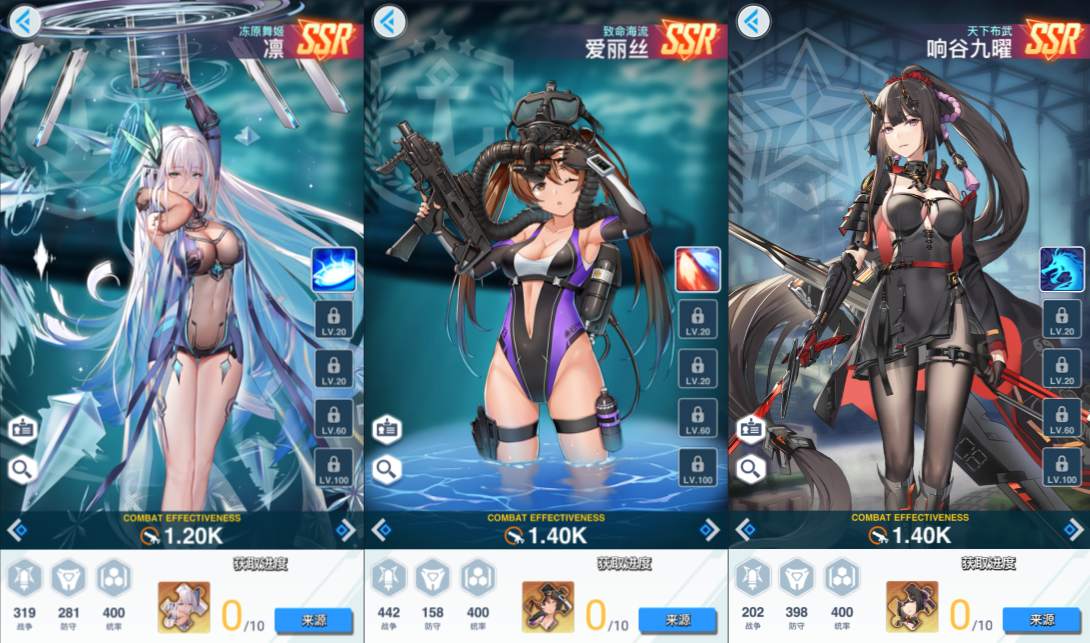
Task: Click the back arrow on 爱丽丝's panel
Action: click(x=389, y=21)
